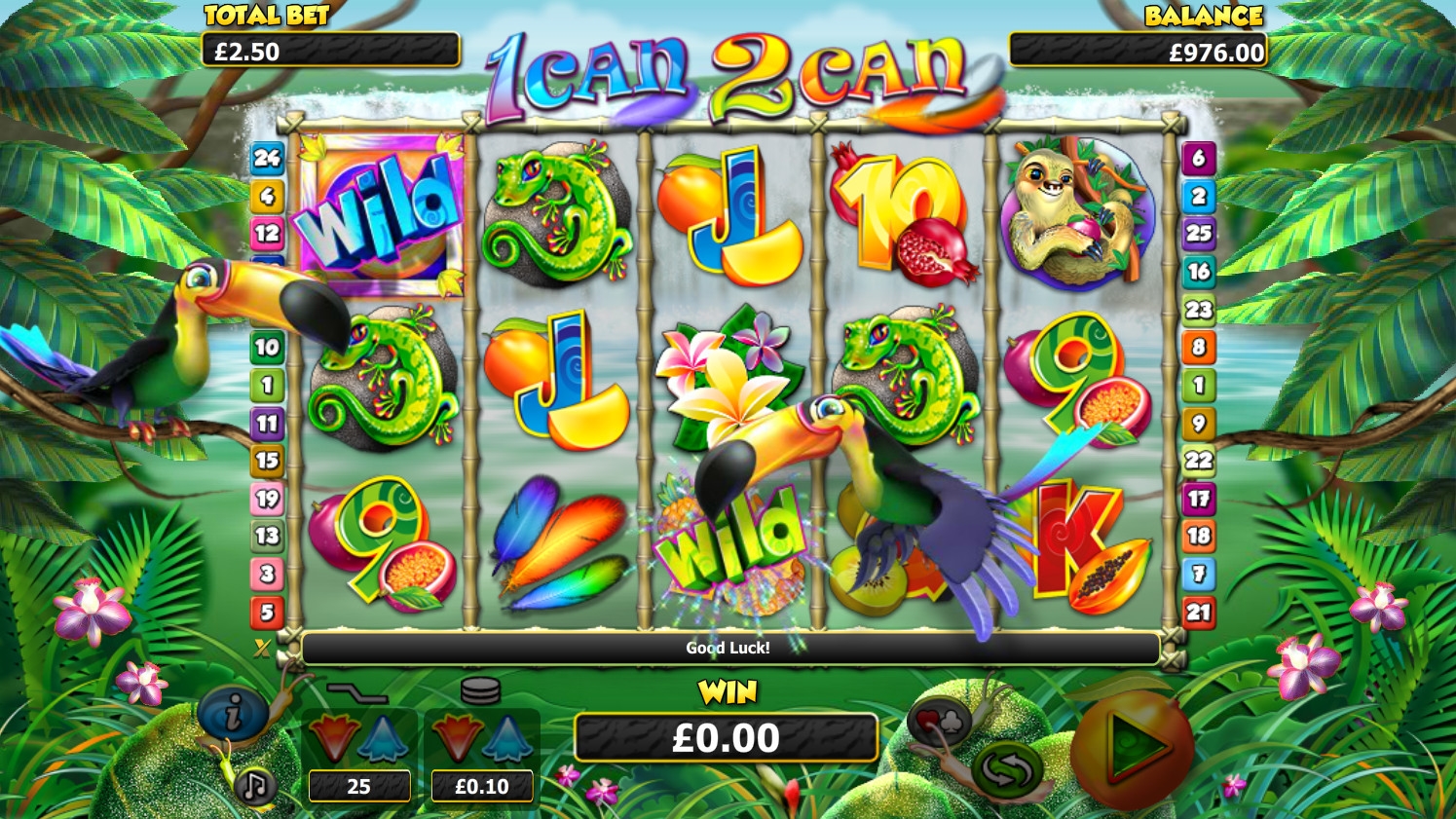Select payline 22 marker

point(1198,461)
